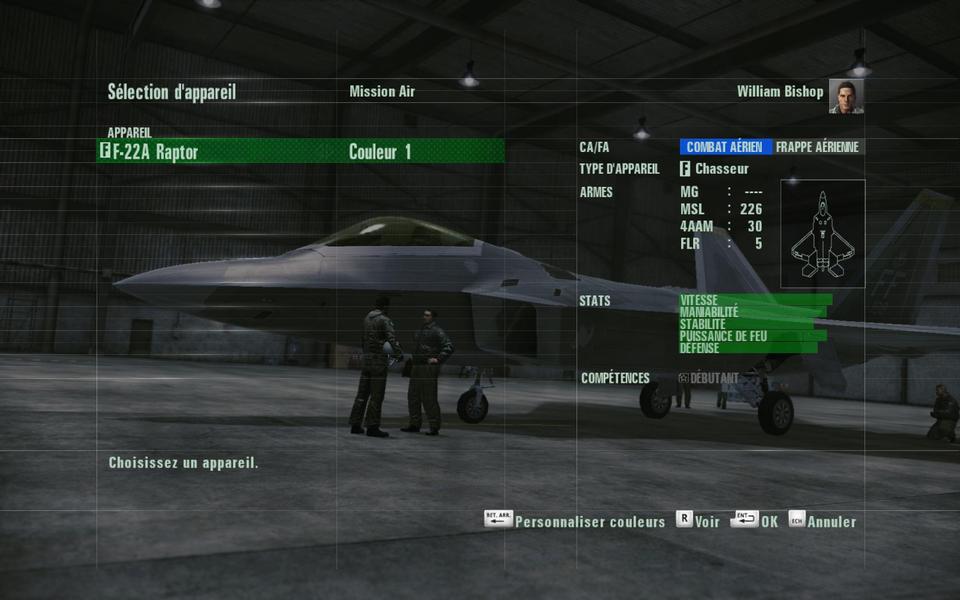Switch to the Frappe Aérienne role
Viewport: 960px width, 600px height.
[x=817, y=147]
